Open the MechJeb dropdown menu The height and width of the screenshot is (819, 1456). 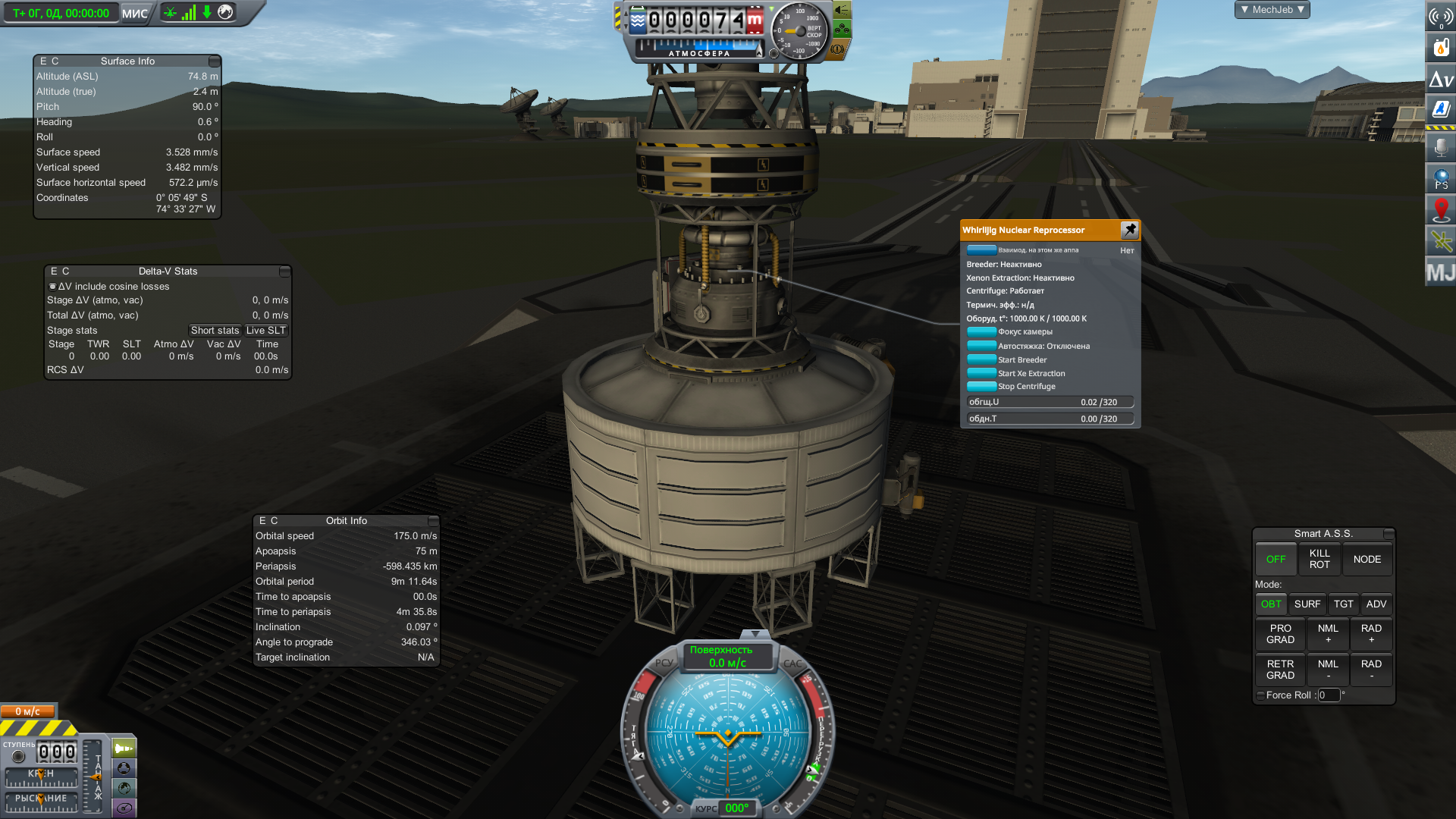click(1272, 10)
